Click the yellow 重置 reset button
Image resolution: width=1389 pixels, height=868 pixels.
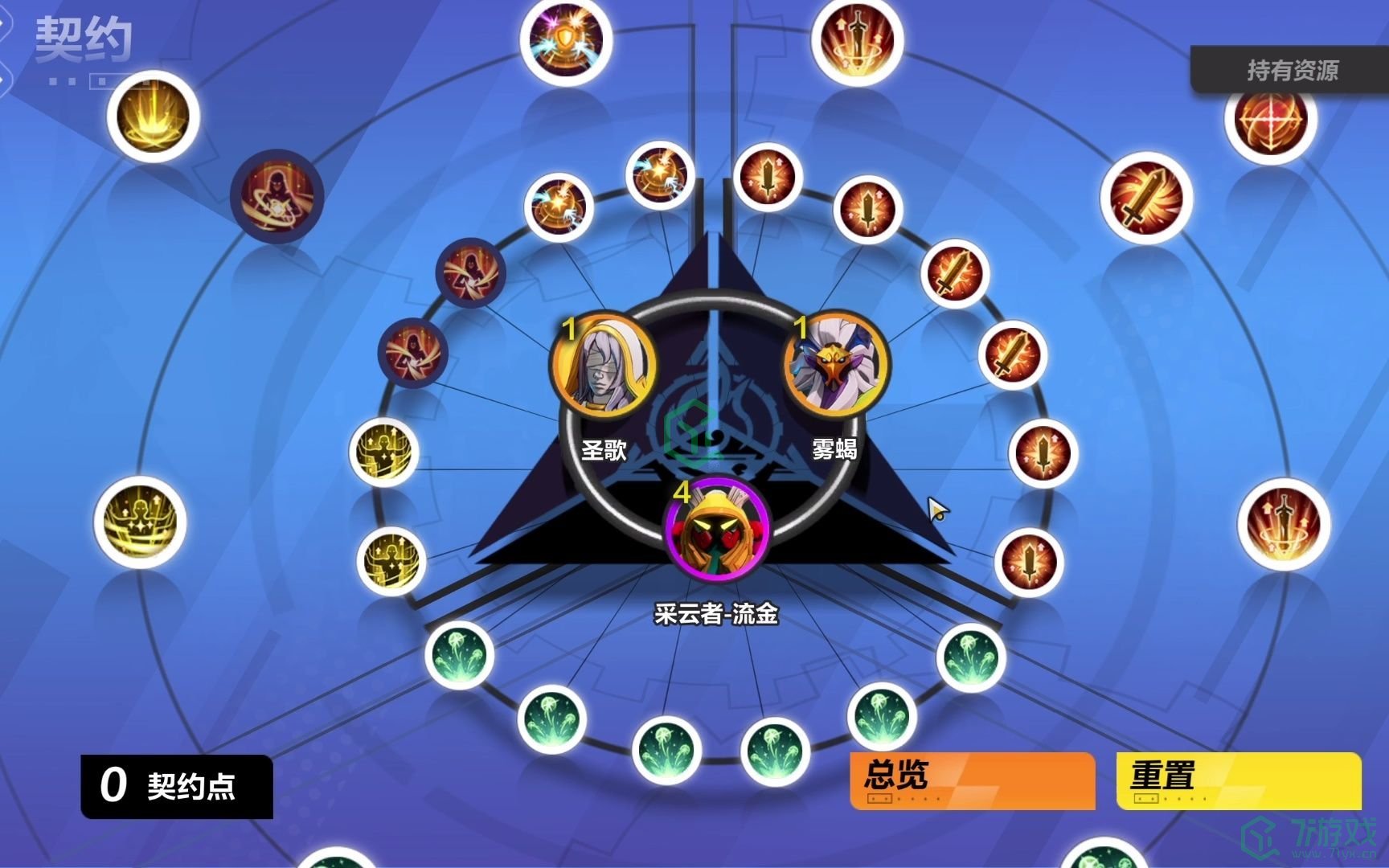pos(1238,779)
